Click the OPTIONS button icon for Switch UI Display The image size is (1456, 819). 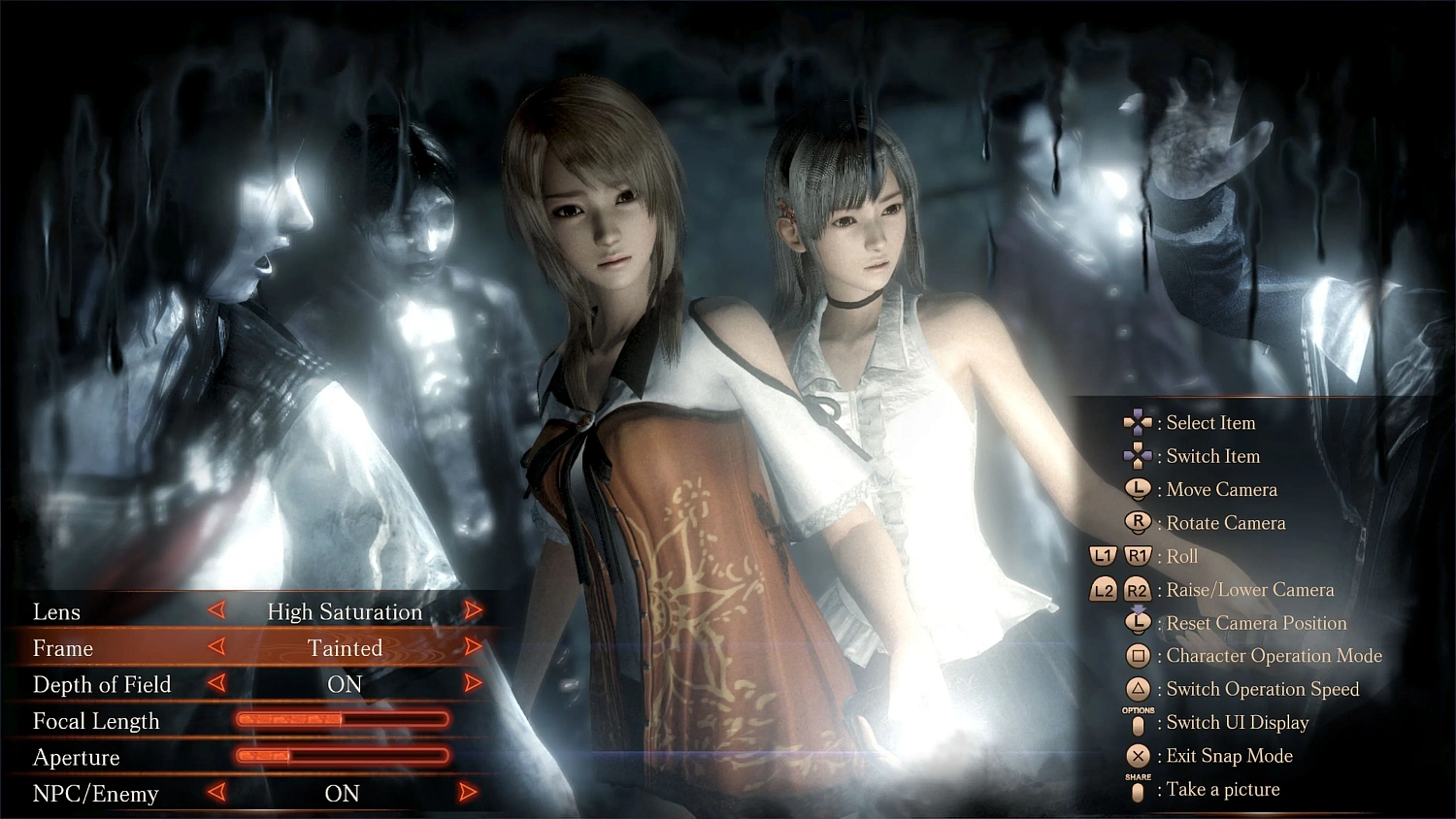pos(1138,723)
